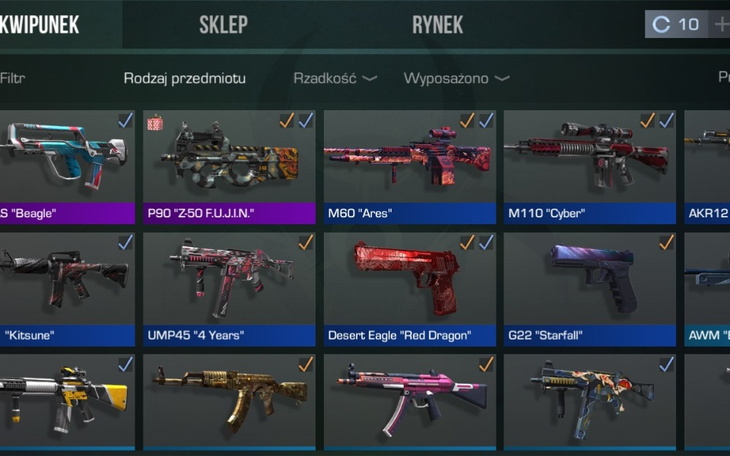
Task: Select the M60 "Ares" skin
Action: (x=409, y=165)
